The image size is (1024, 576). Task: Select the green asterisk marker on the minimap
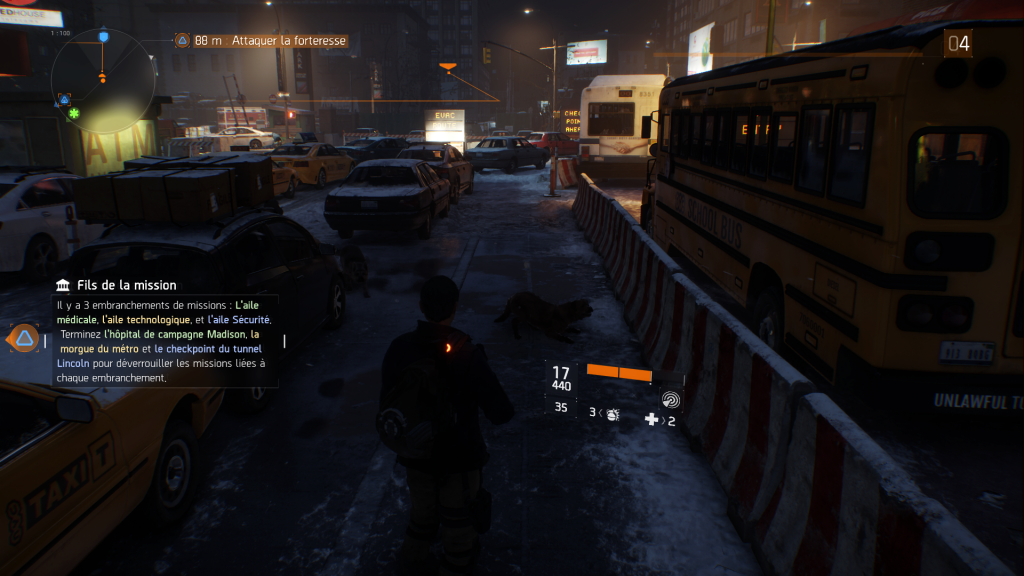[73, 115]
